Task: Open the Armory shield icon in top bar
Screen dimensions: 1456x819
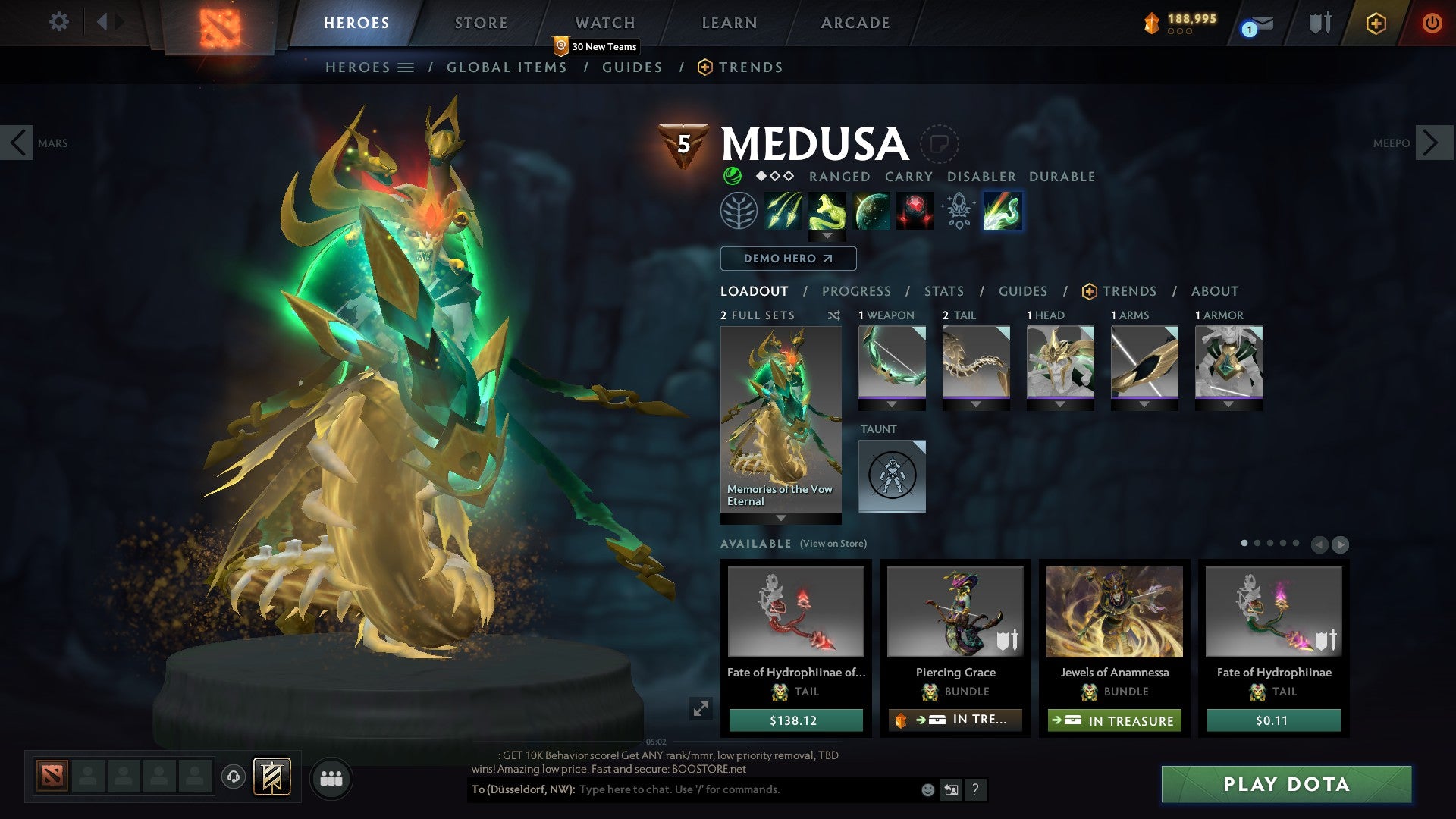Action: click(1319, 22)
